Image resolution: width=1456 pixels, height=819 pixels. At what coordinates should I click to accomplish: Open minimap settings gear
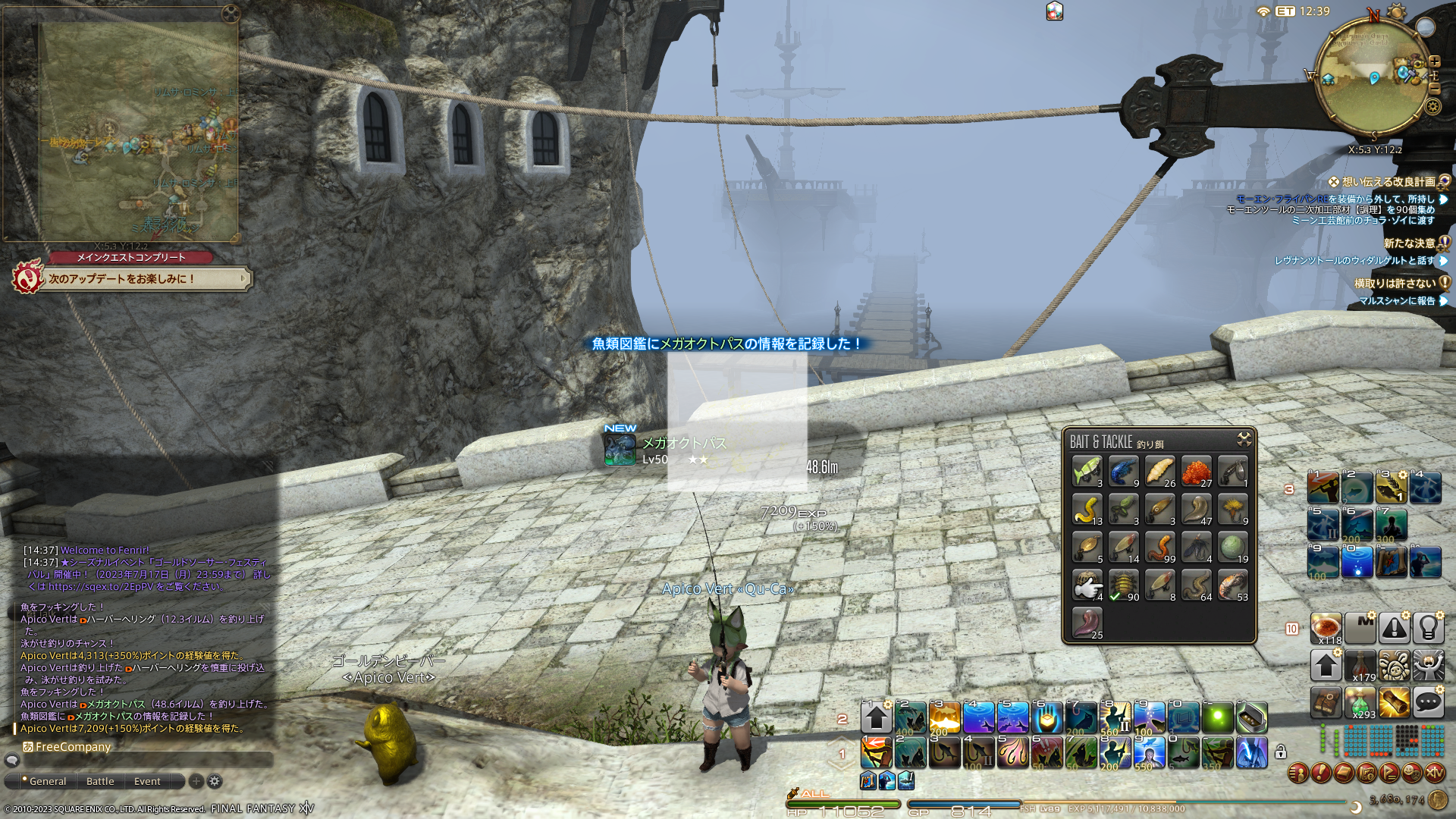pyautogui.click(x=1432, y=106)
